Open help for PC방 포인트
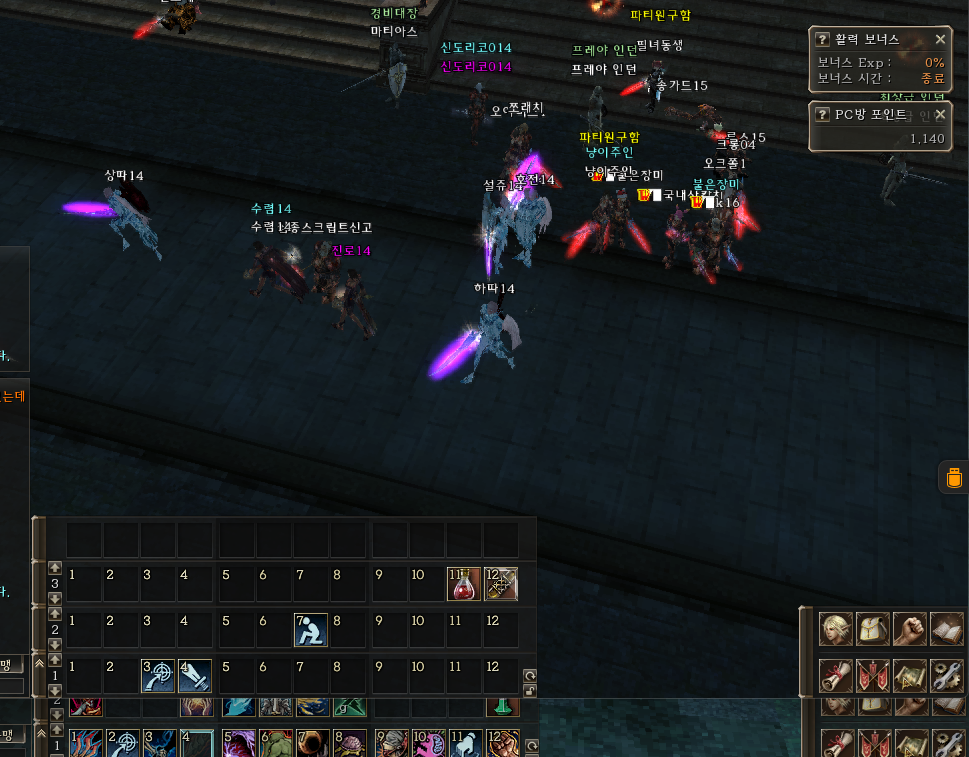Image resolution: width=969 pixels, height=757 pixels. (823, 114)
